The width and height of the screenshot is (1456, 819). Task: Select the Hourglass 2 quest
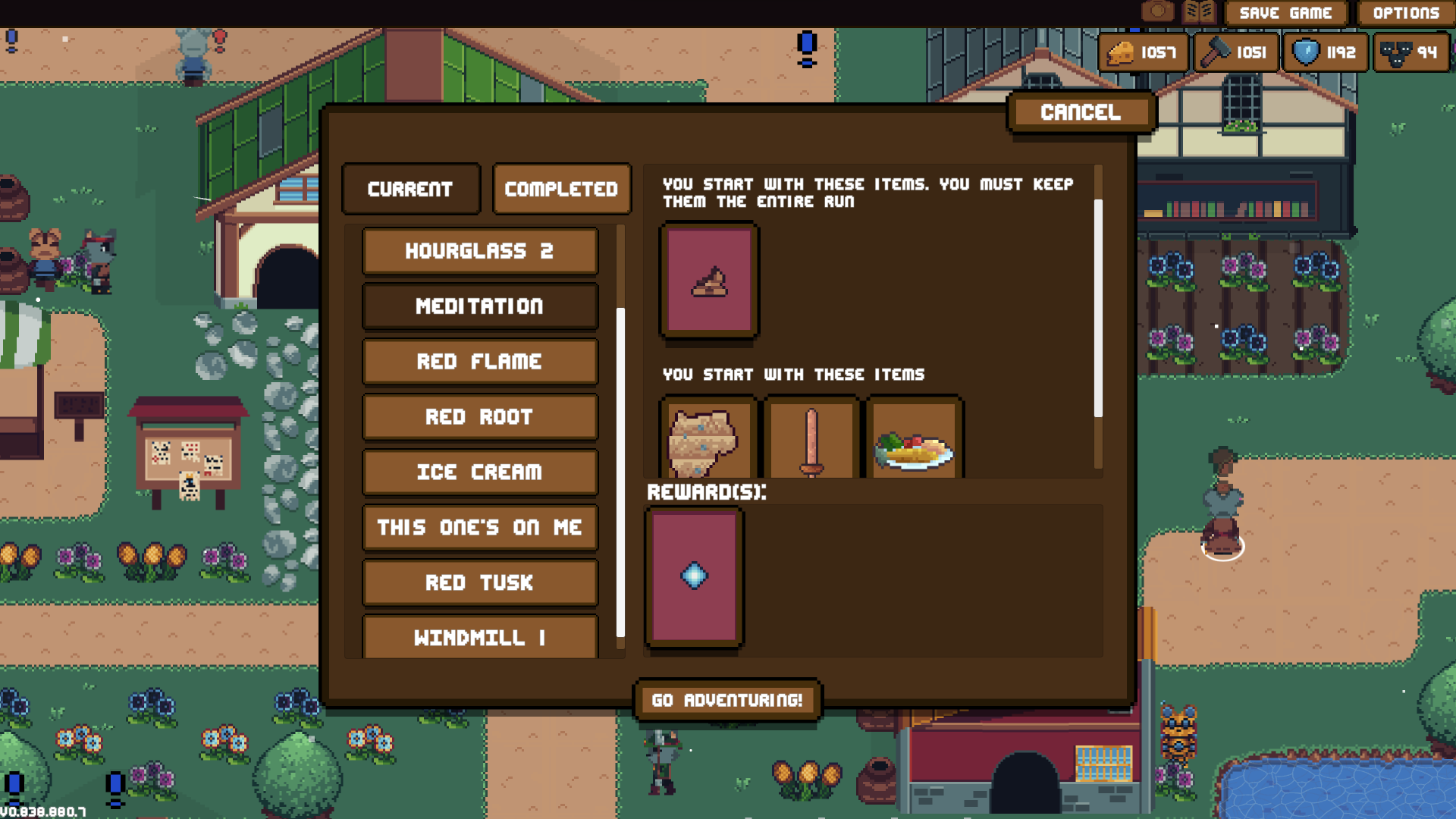[479, 251]
